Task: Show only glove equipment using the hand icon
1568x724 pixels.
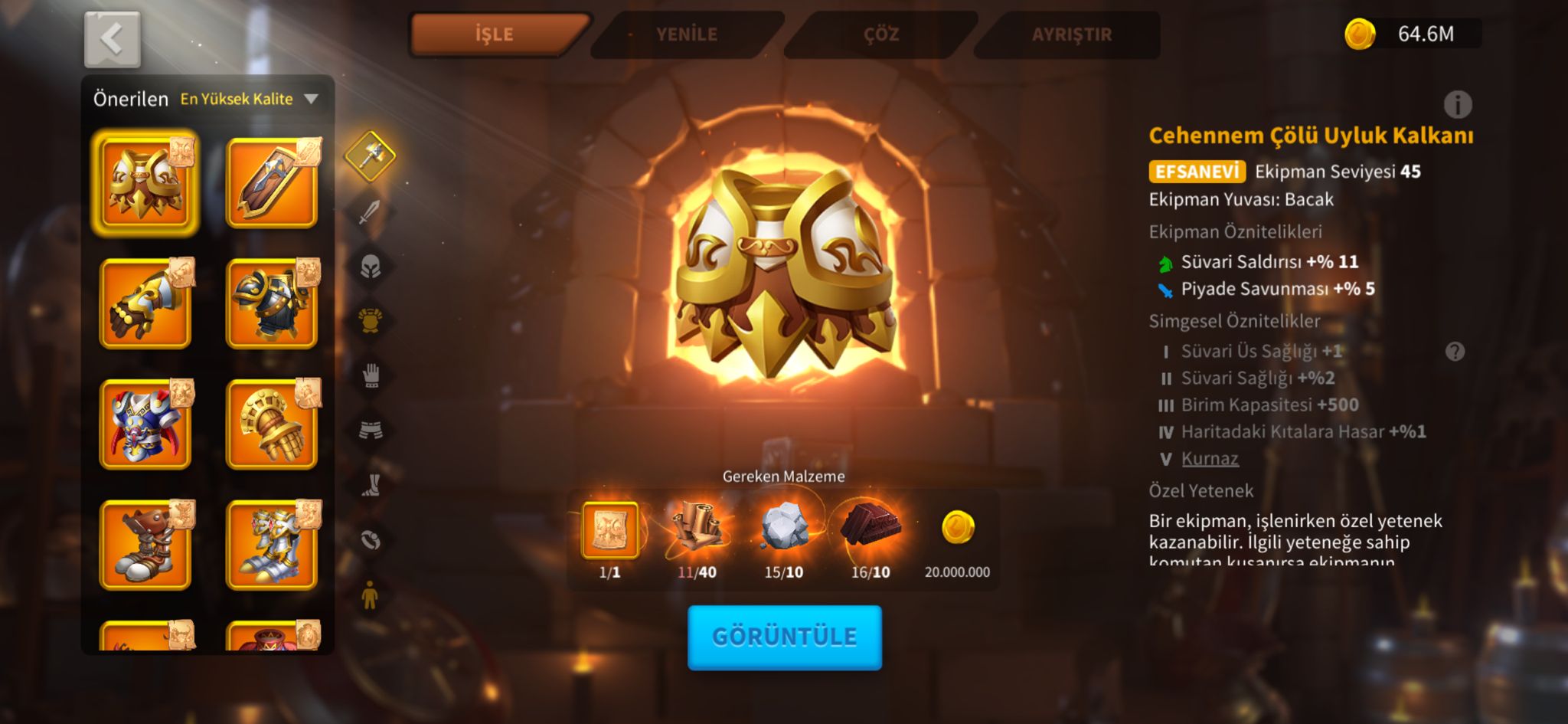Action: (x=370, y=375)
